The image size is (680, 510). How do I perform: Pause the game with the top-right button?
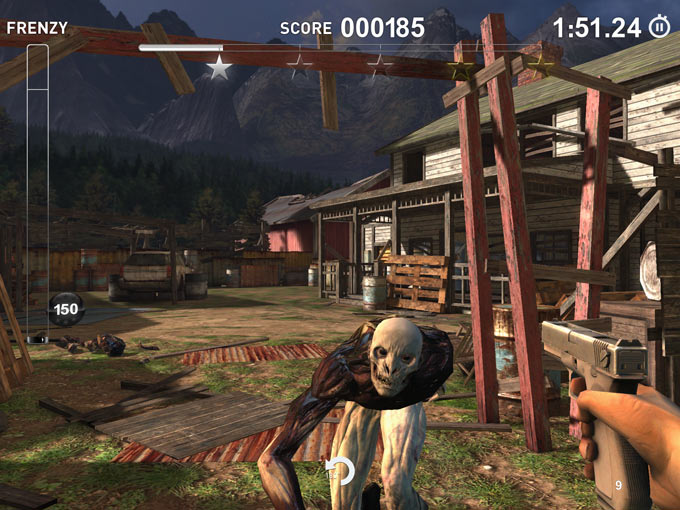click(660, 27)
